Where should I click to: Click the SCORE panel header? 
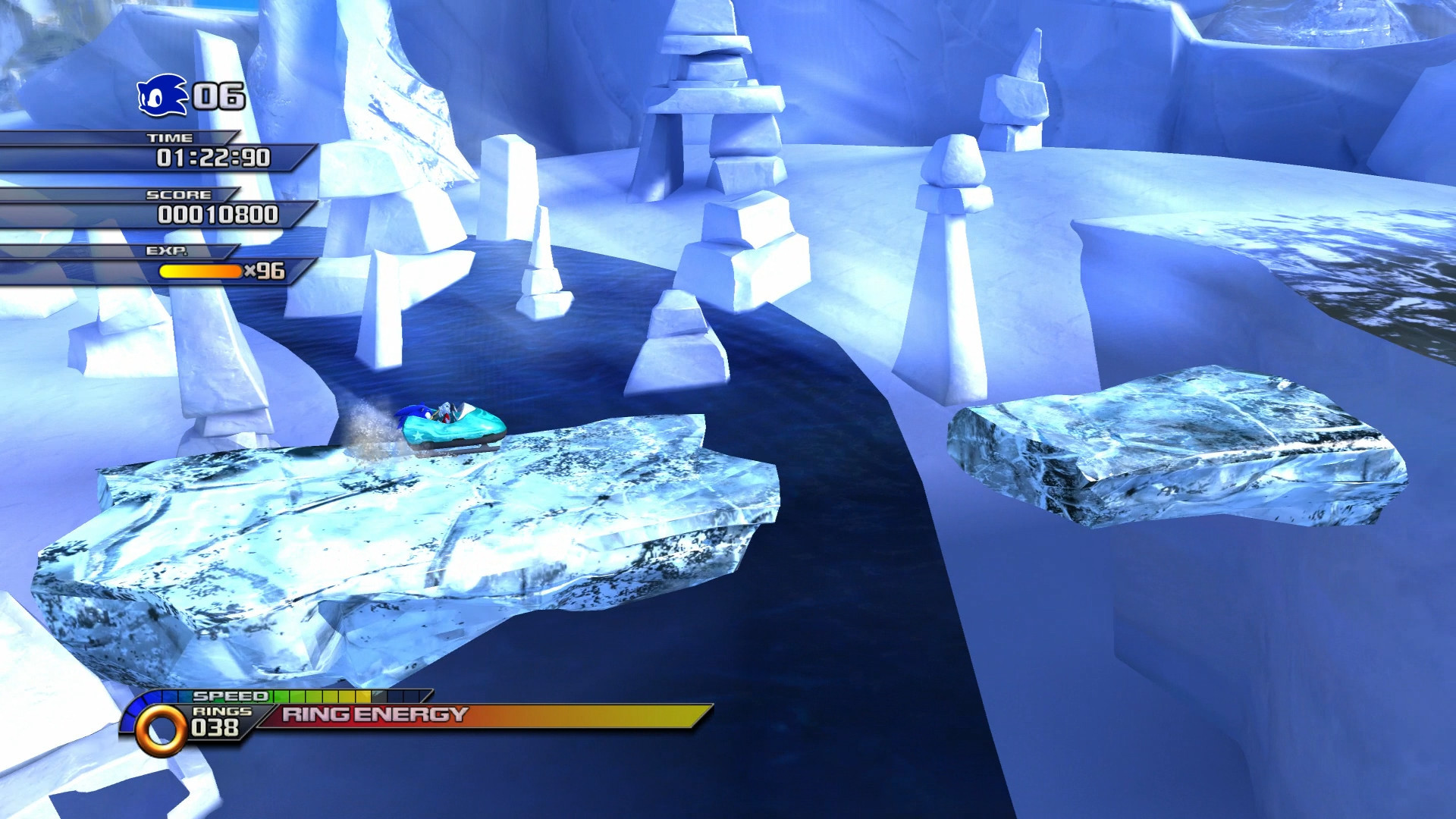pos(180,196)
